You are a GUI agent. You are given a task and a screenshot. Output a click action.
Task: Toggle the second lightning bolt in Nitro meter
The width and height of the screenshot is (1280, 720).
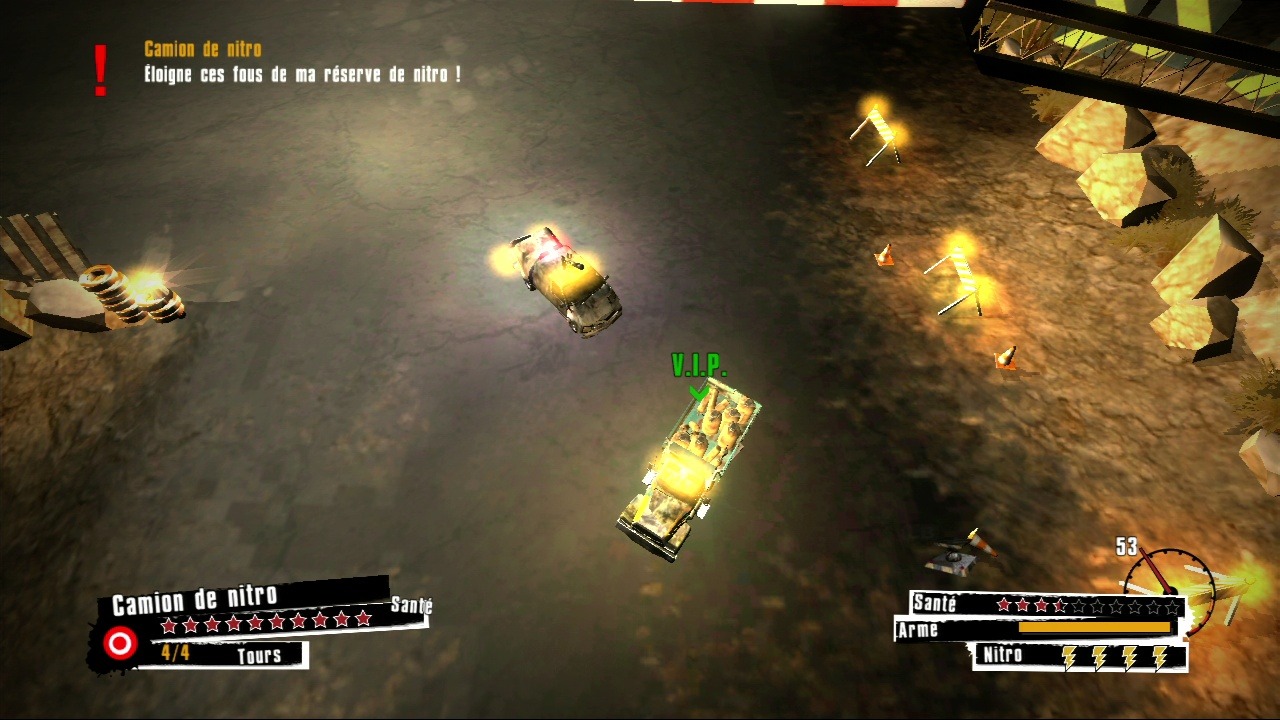pyautogui.click(x=1099, y=657)
